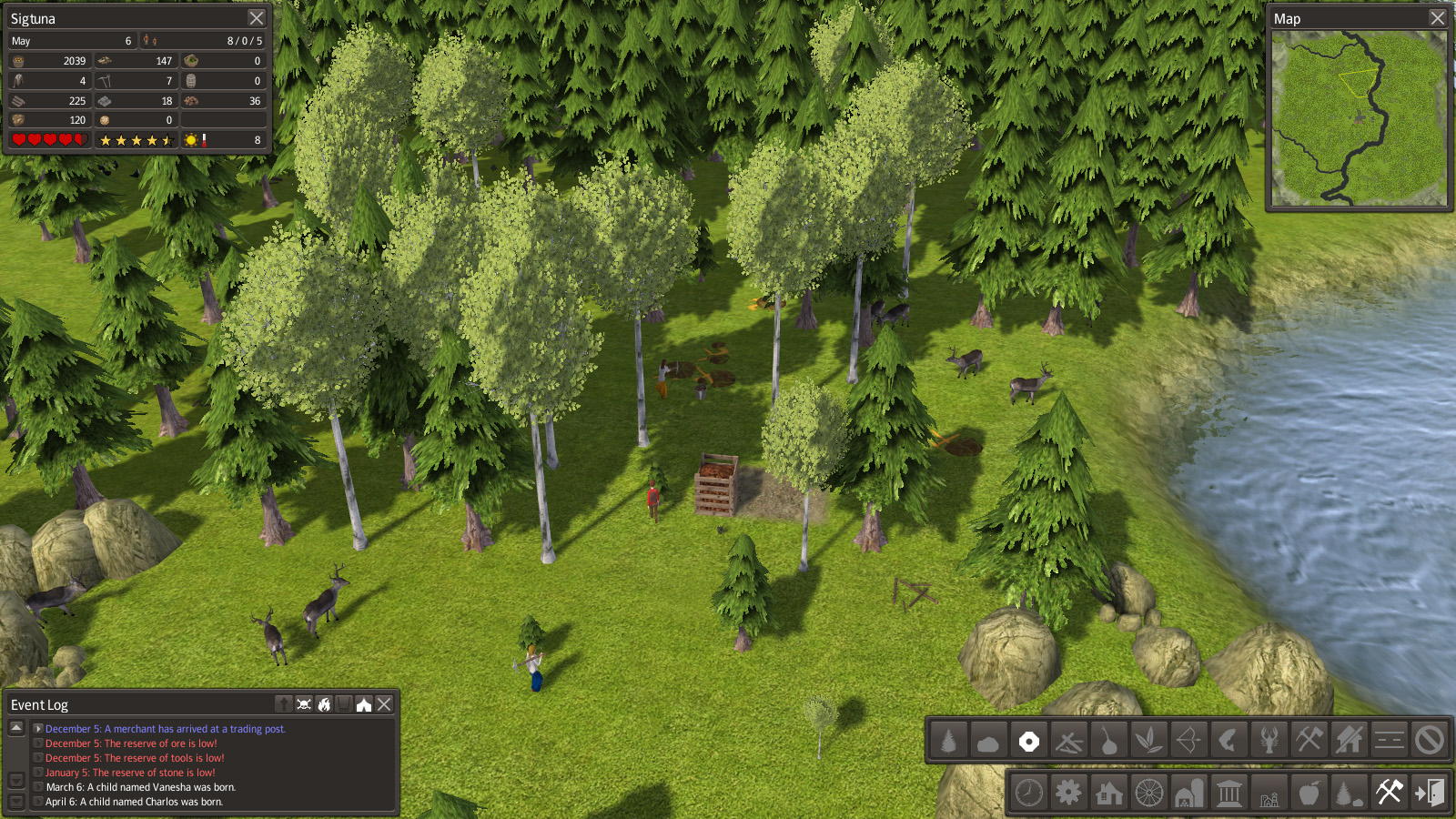This screenshot has width=1456, height=819.
Task: Click the exit door main menu button
Action: (1429, 793)
